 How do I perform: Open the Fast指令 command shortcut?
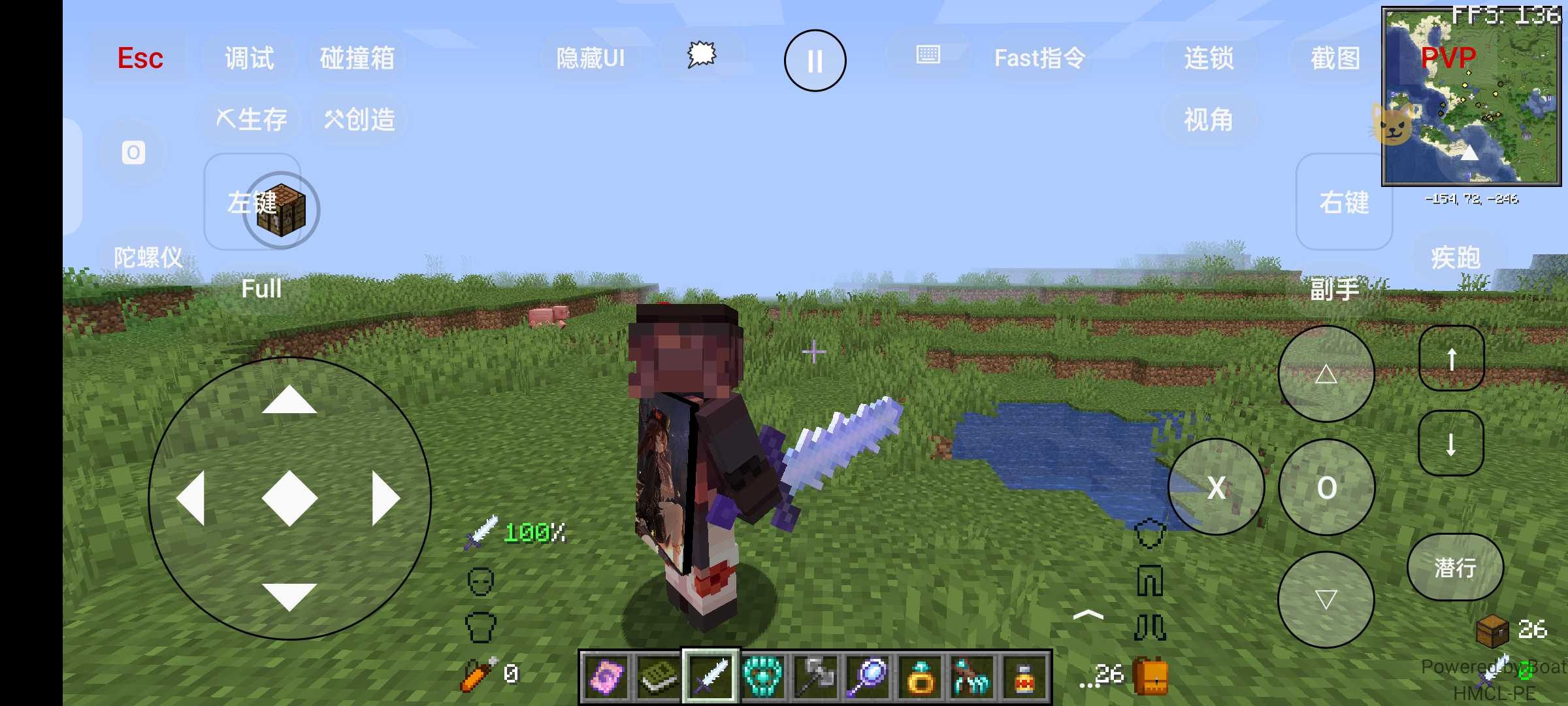(x=1039, y=58)
